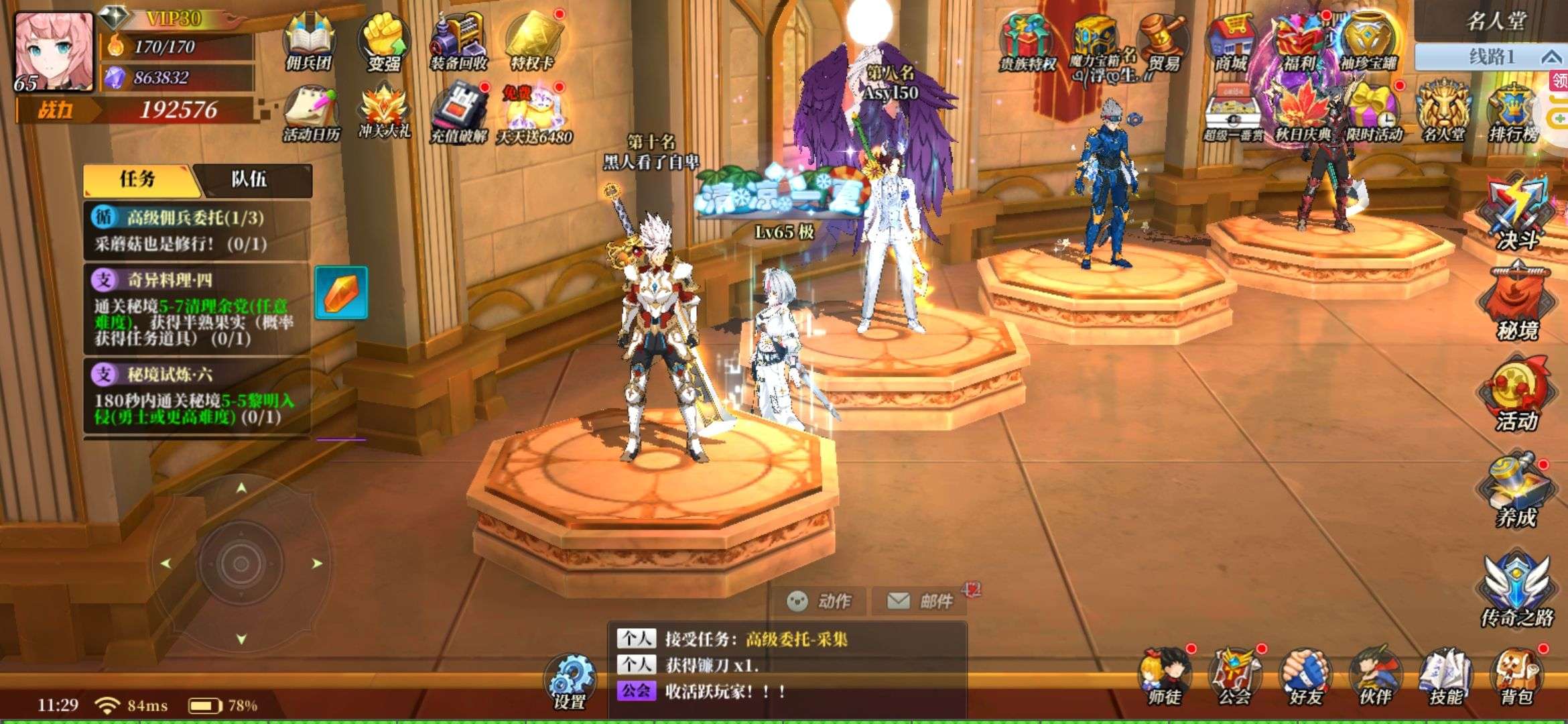The height and width of the screenshot is (724, 1568).
Task: Switch to the 队伍 team tab
Action: [x=249, y=180]
